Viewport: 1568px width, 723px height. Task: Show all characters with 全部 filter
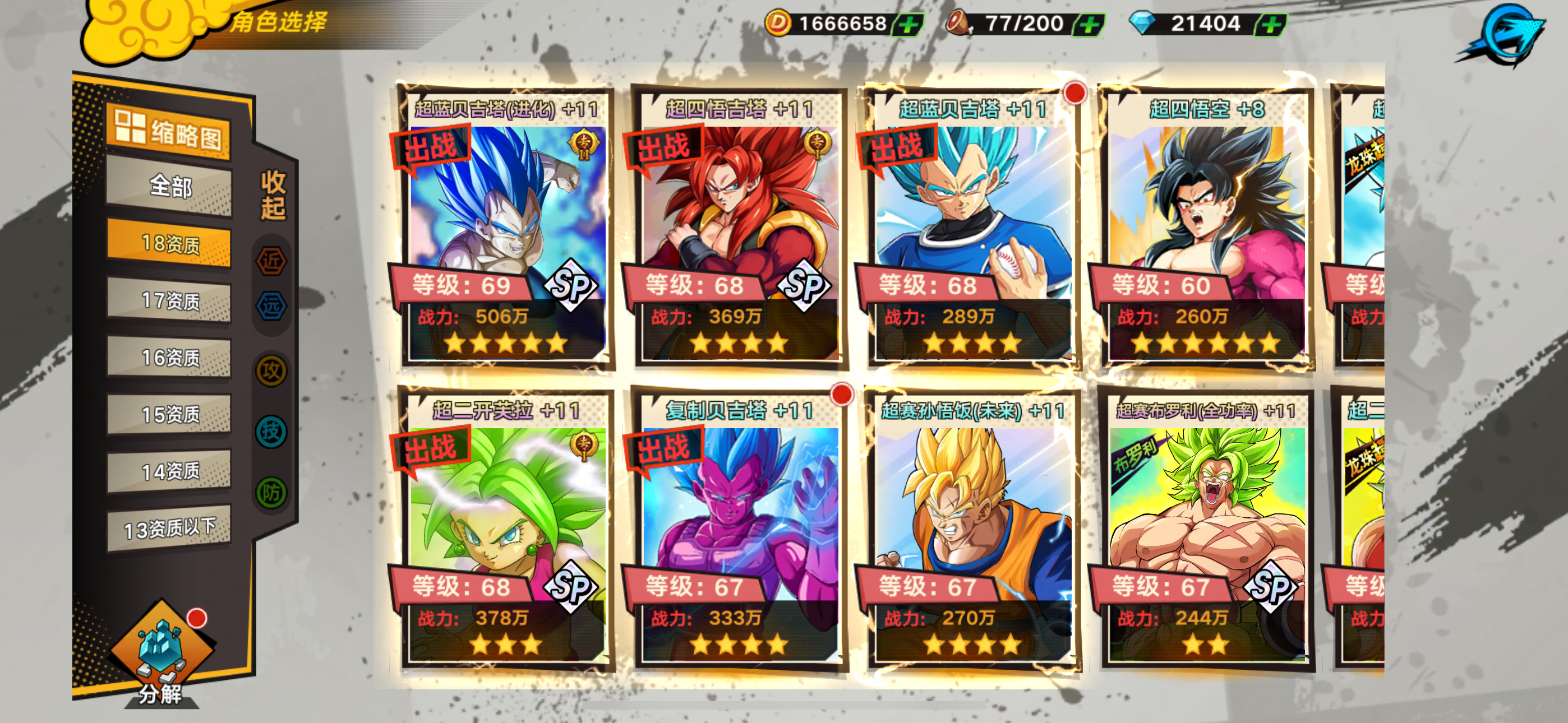(x=169, y=186)
